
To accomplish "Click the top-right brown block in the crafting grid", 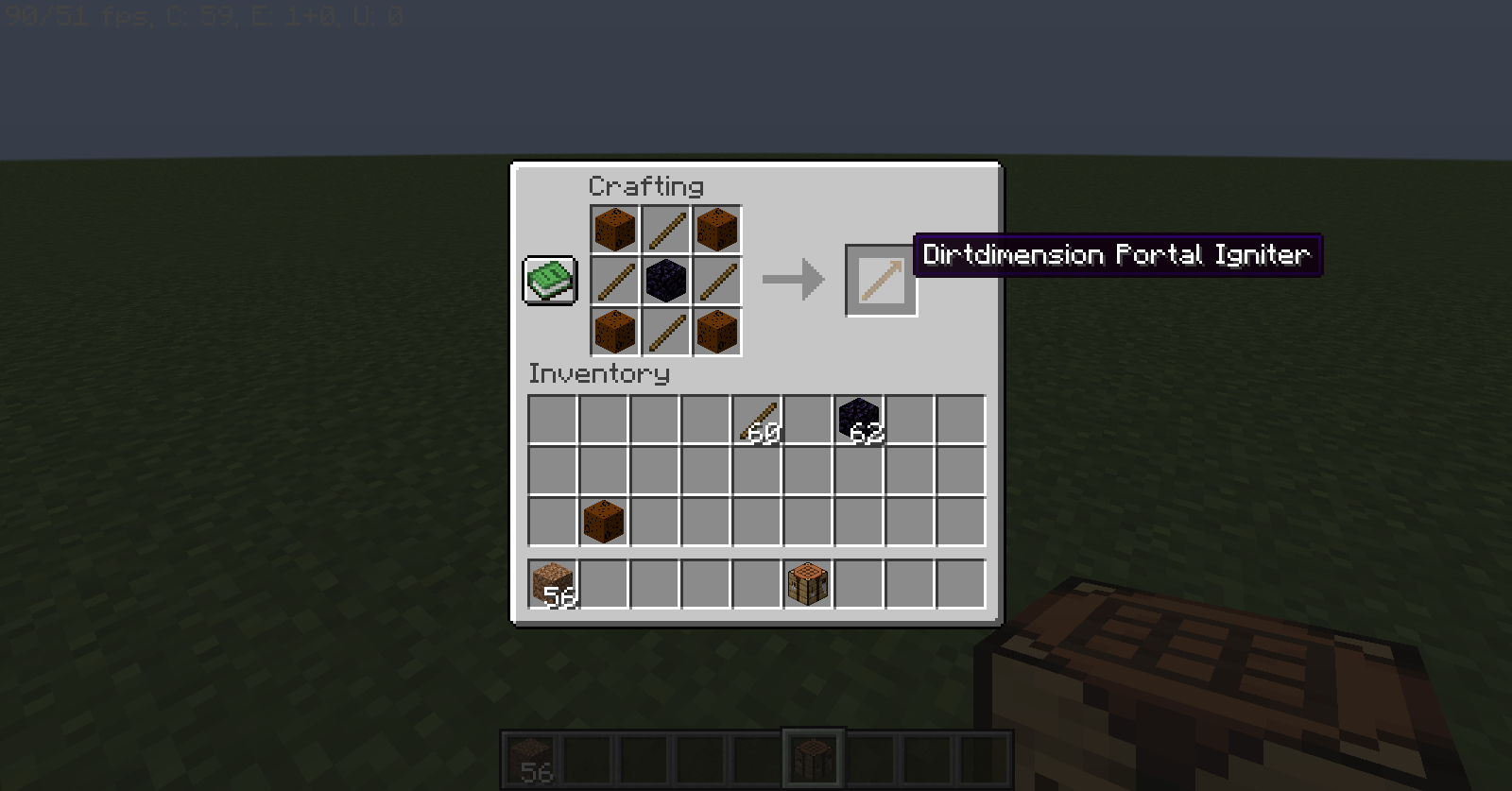I will [x=718, y=229].
